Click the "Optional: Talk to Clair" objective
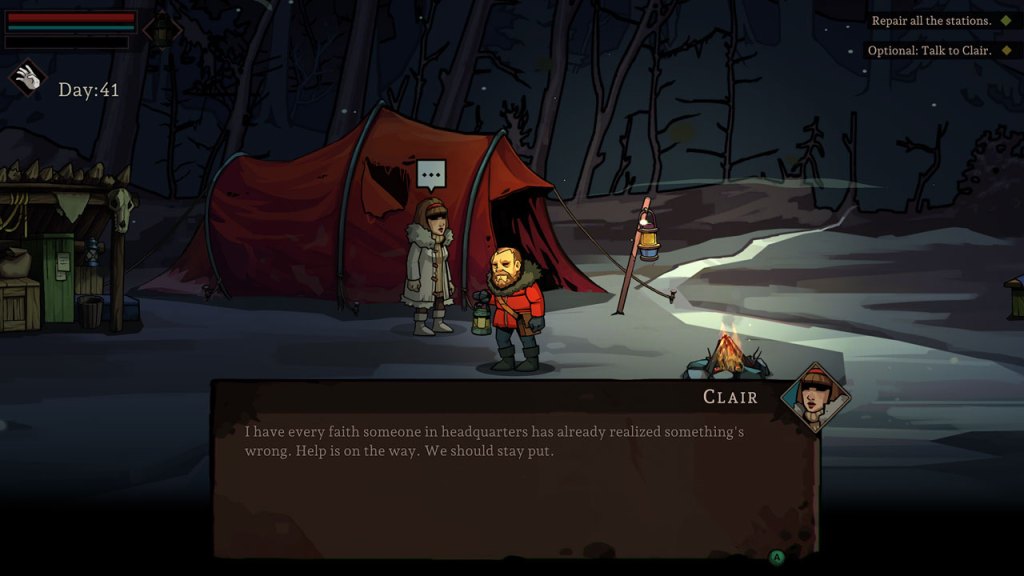The width and height of the screenshot is (1024, 576). coord(930,50)
